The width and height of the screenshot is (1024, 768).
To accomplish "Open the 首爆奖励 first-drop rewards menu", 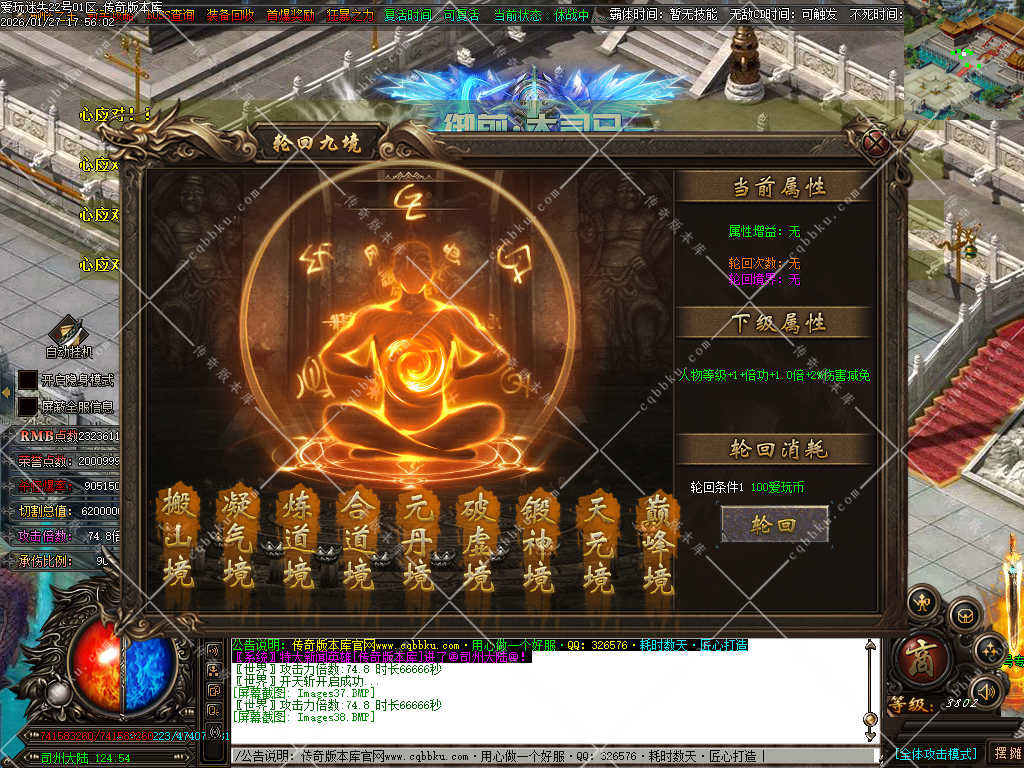I will tap(290, 16).
